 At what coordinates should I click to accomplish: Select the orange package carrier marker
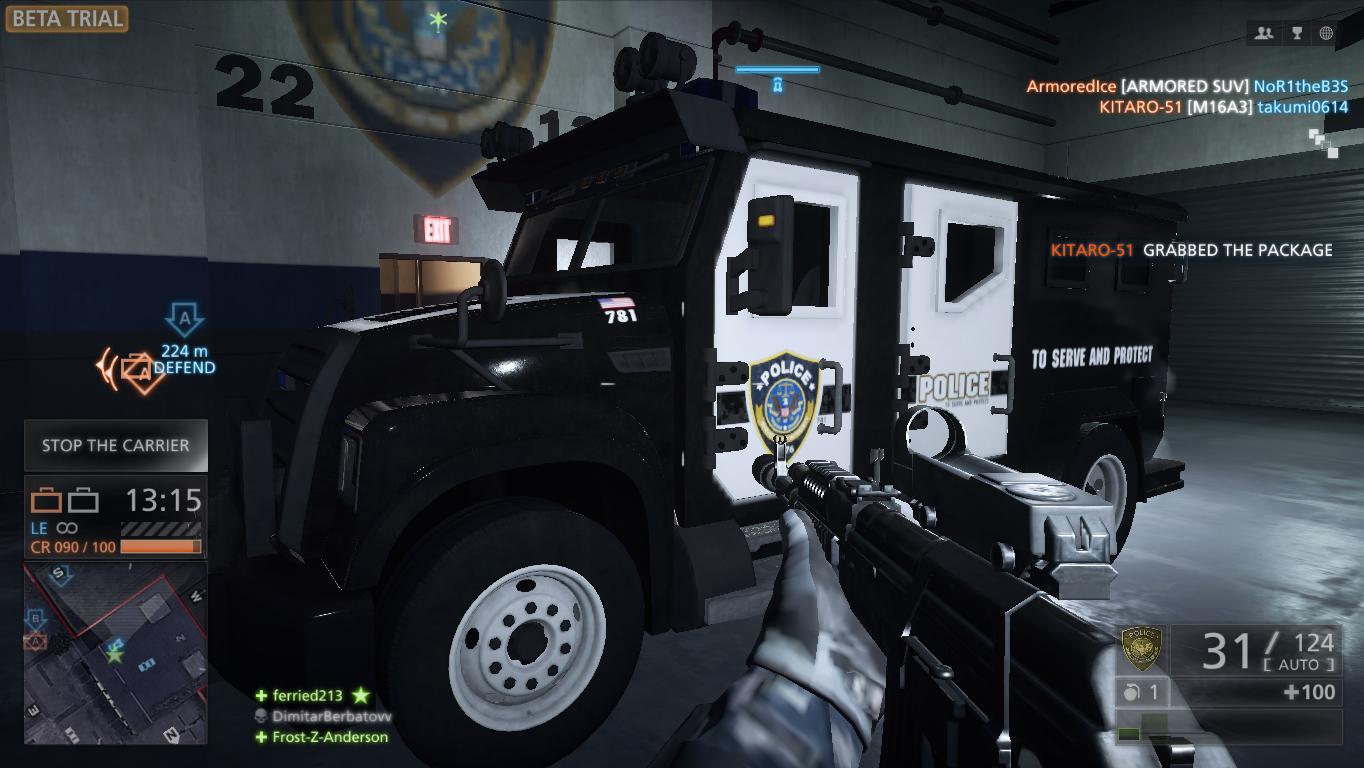point(134,370)
